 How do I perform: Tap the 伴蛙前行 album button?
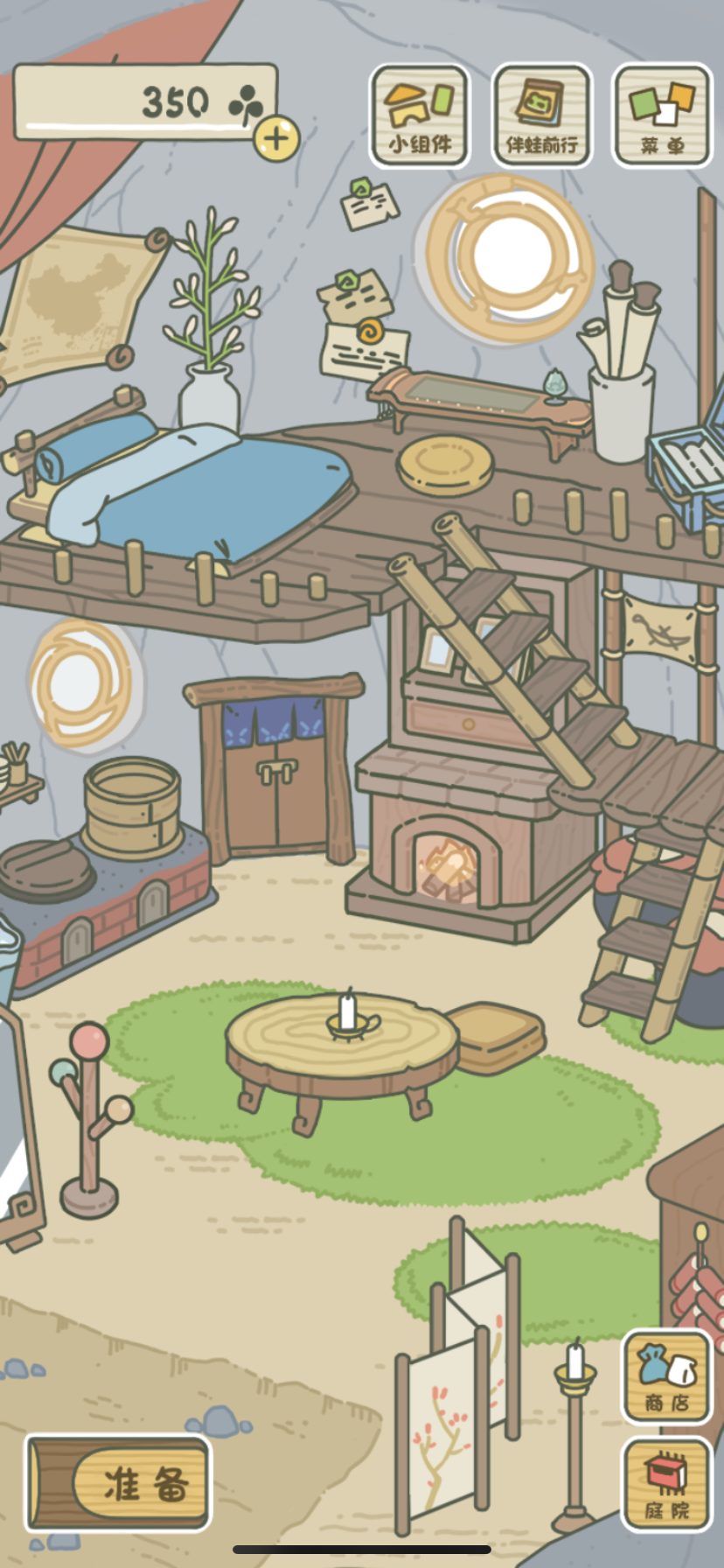coord(542,115)
